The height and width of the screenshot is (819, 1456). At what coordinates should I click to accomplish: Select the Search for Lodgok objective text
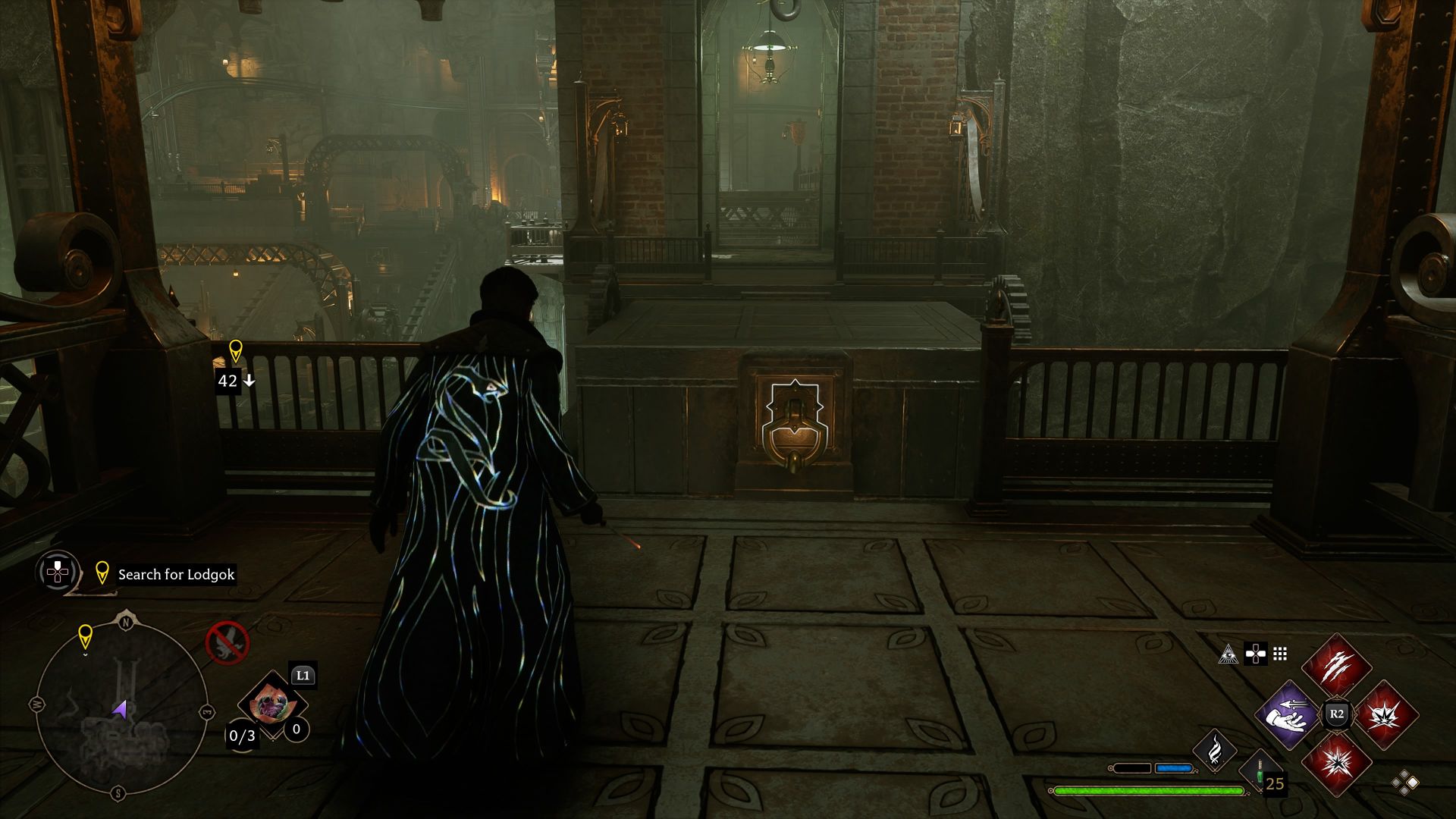175,574
